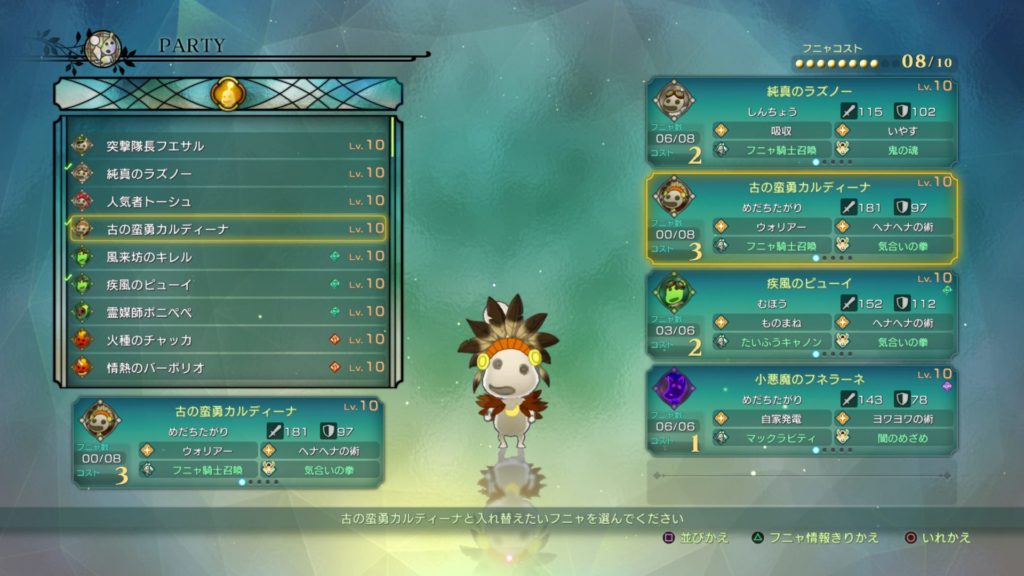Select the 小悪魔のフネラーネ party card
This screenshot has height=576, width=1024.
[x=801, y=410]
